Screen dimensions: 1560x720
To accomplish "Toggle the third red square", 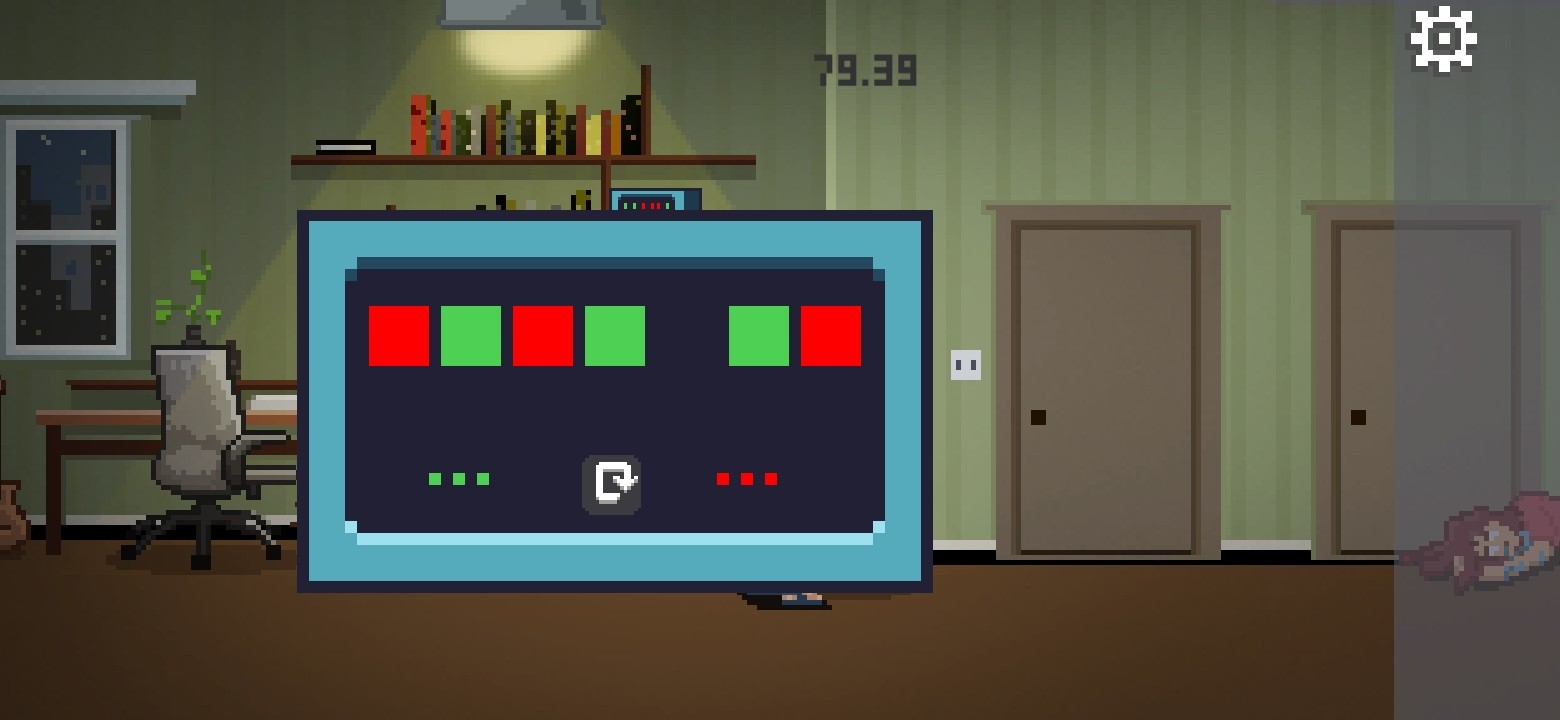I will 542,336.
